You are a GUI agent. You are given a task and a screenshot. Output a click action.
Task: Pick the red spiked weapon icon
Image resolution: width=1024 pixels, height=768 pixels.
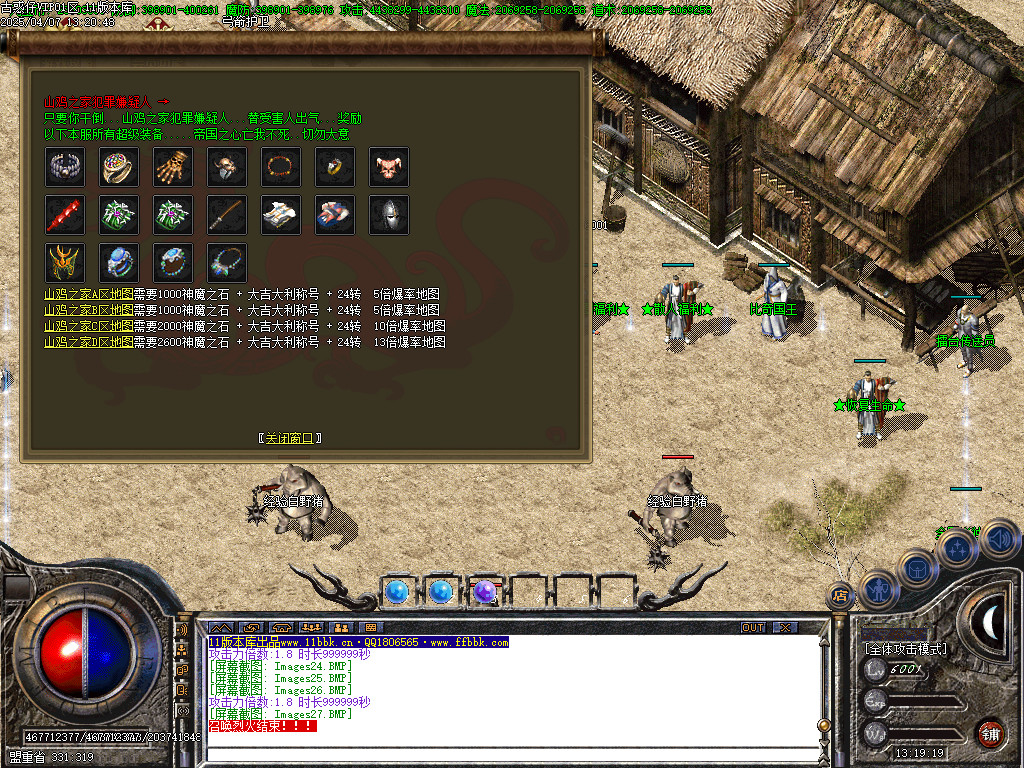(65, 215)
